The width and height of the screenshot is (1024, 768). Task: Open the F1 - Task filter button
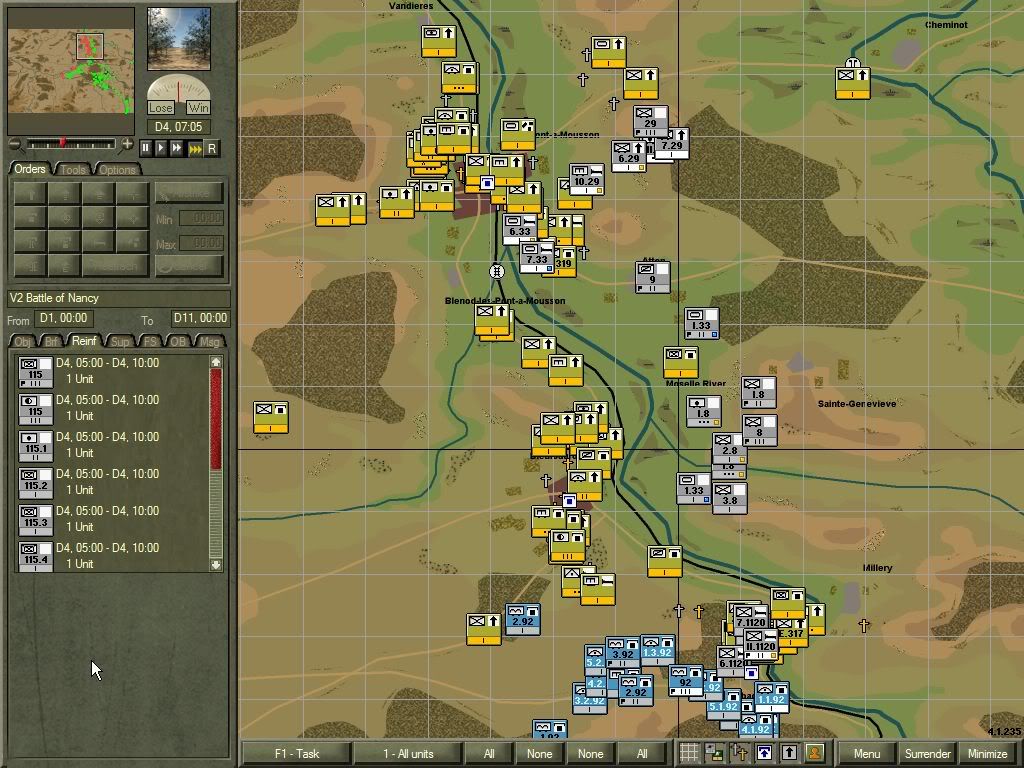(296, 753)
